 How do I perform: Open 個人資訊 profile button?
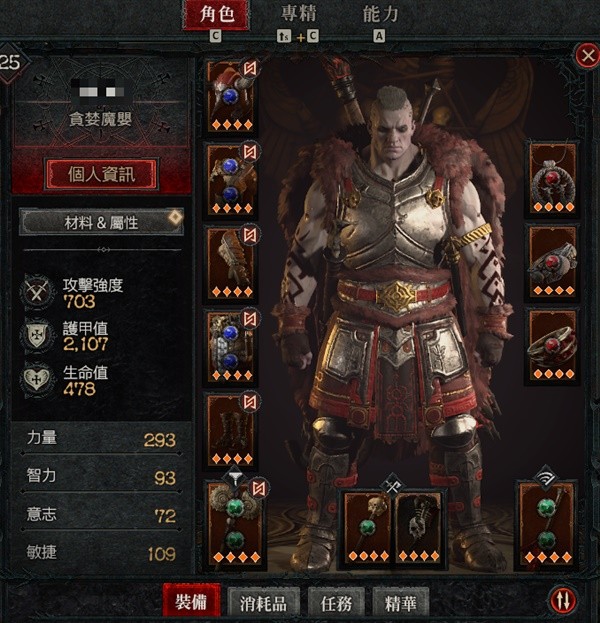(x=102, y=173)
